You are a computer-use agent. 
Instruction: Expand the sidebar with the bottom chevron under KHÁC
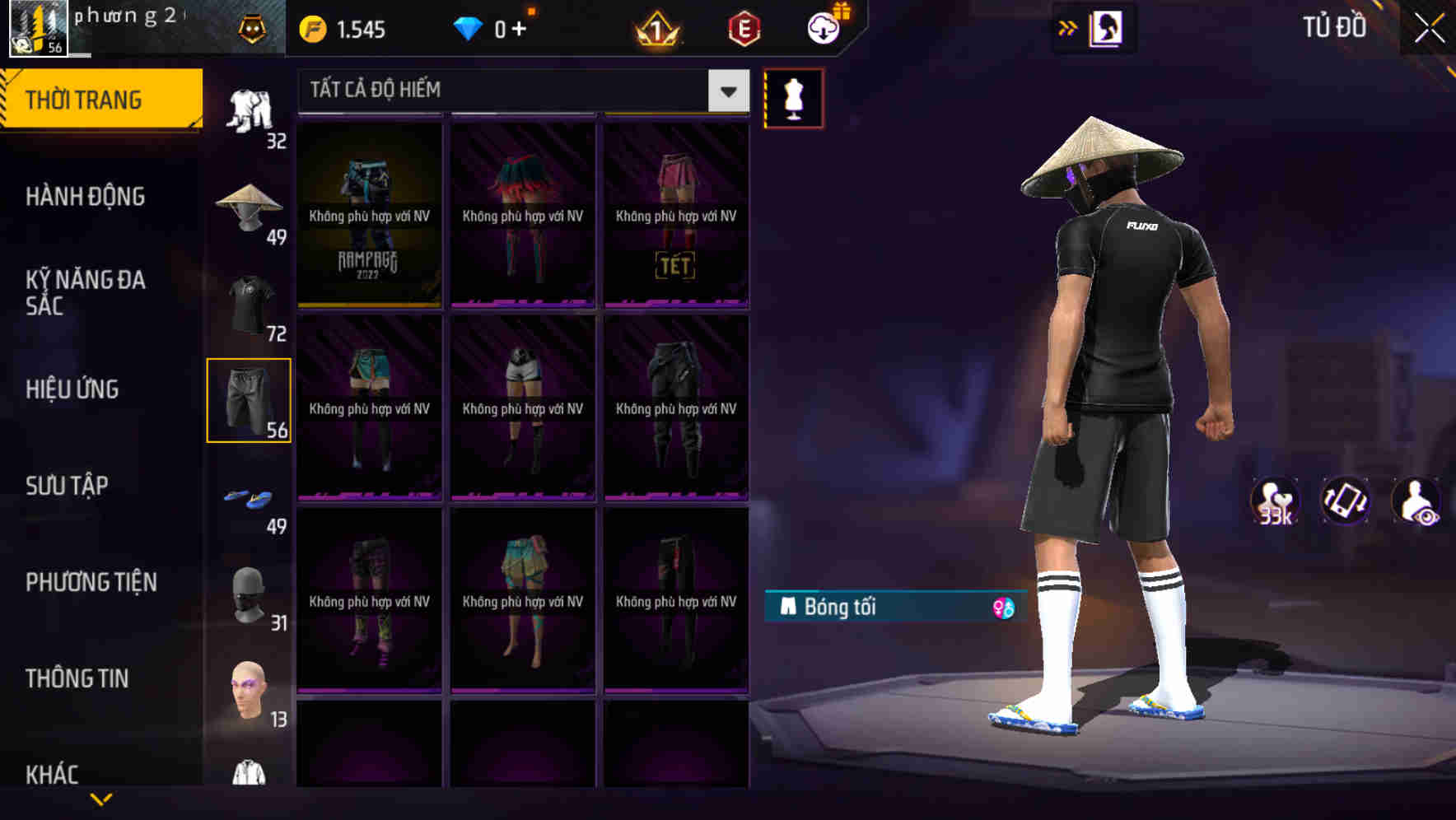point(101,799)
